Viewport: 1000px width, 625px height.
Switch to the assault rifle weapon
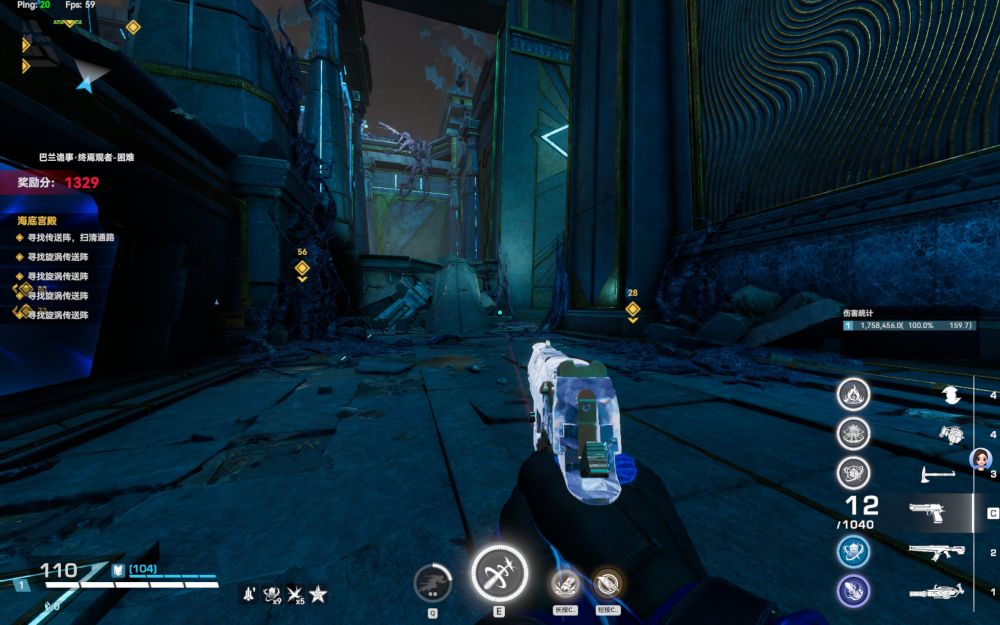tap(936, 552)
